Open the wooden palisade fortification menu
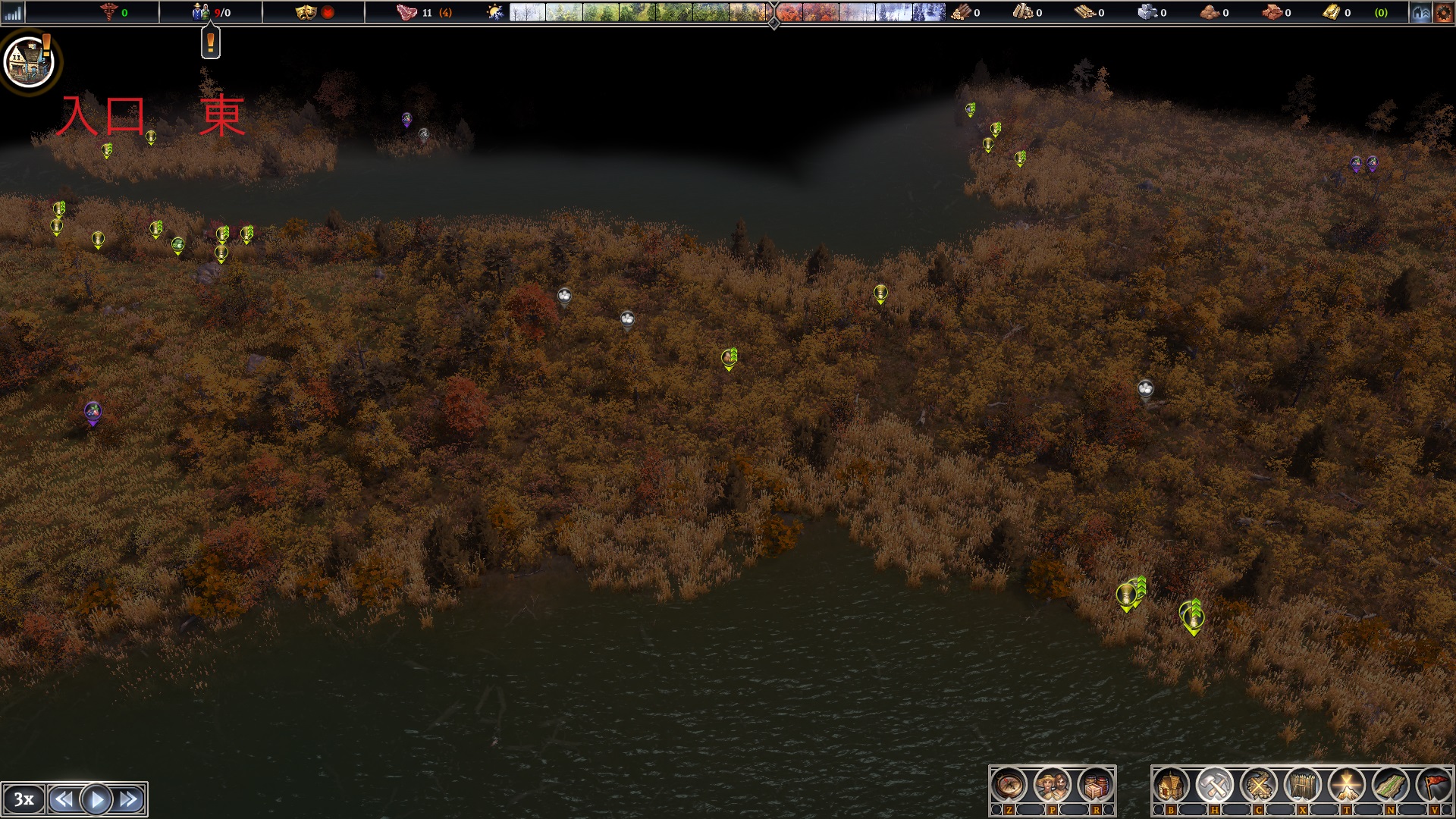 coord(1302,786)
